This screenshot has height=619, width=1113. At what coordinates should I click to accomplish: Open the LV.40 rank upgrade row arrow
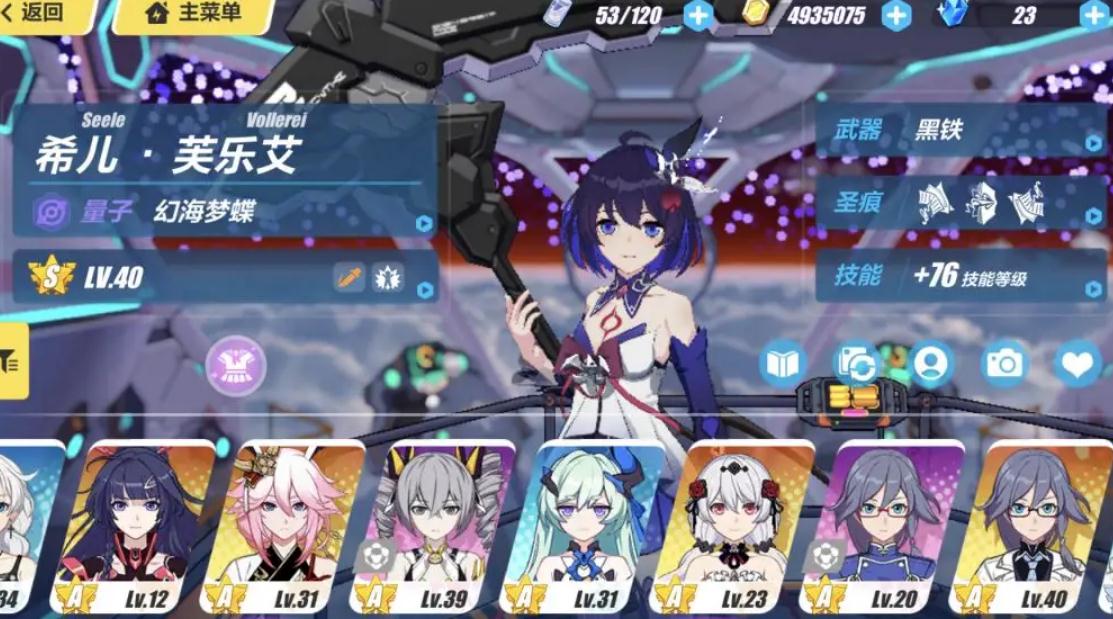(425, 290)
